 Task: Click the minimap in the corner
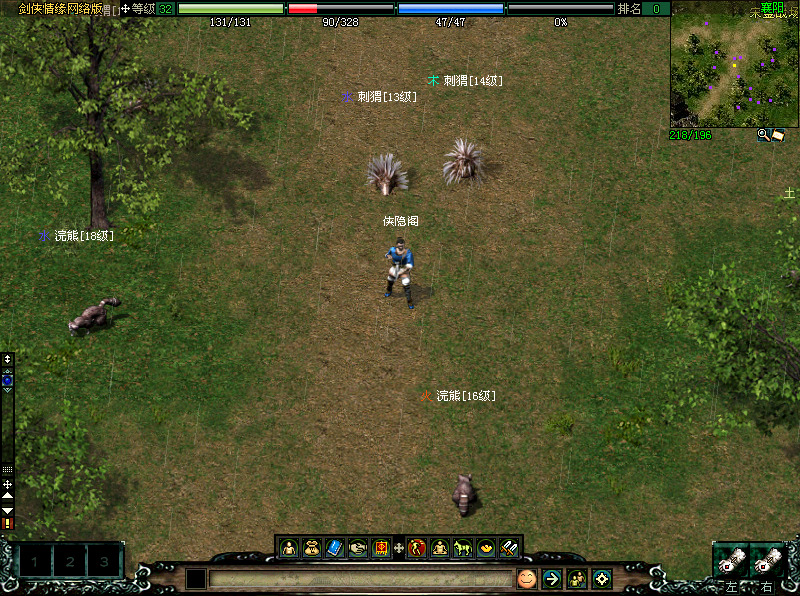pyautogui.click(x=735, y=62)
